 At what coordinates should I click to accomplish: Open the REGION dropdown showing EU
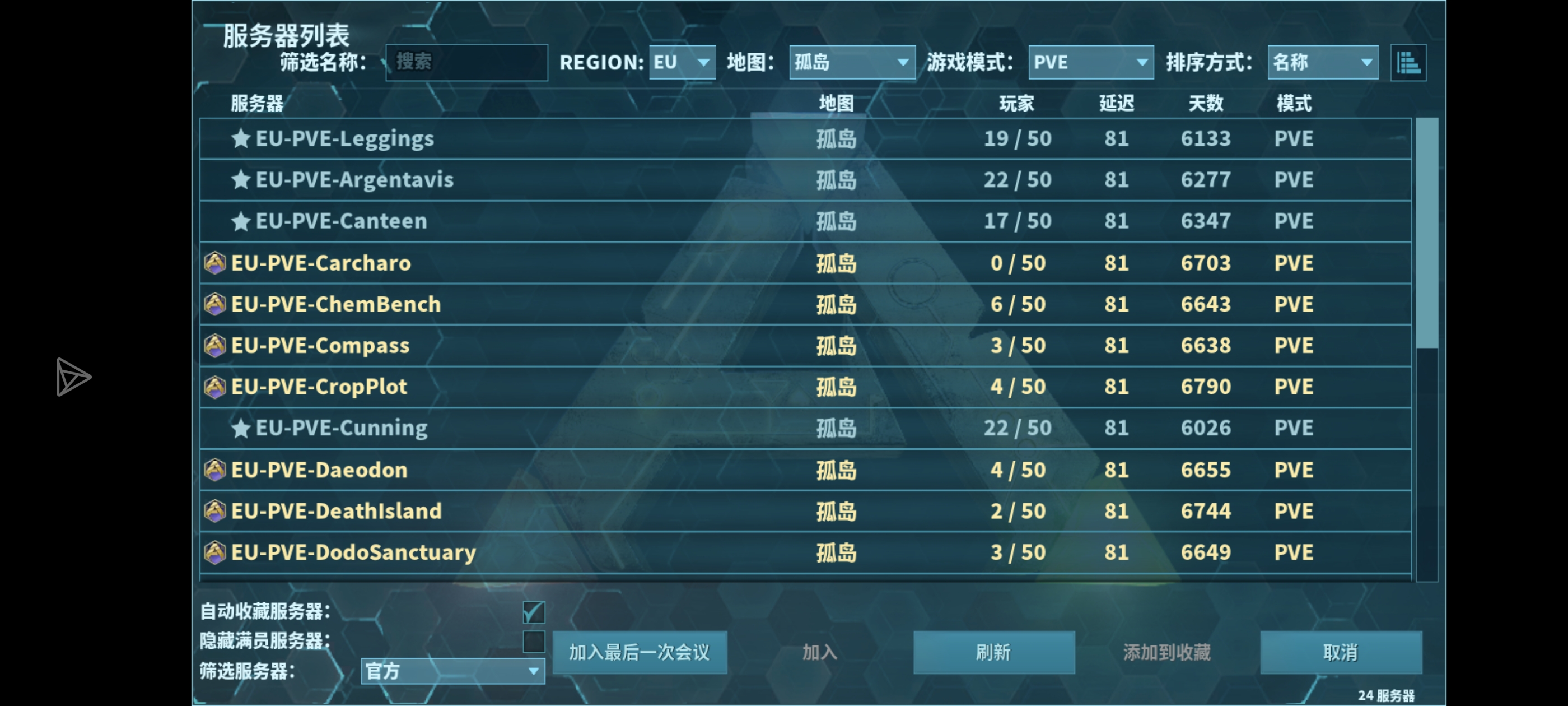click(681, 62)
